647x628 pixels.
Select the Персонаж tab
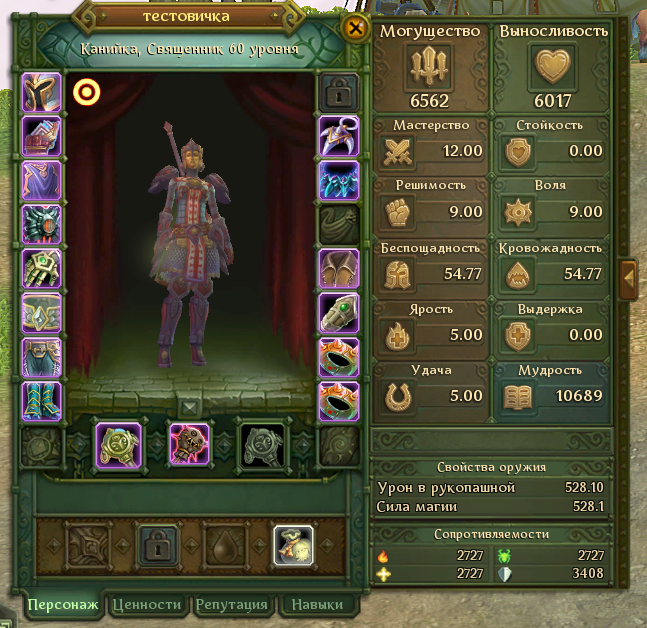coord(63,604)
